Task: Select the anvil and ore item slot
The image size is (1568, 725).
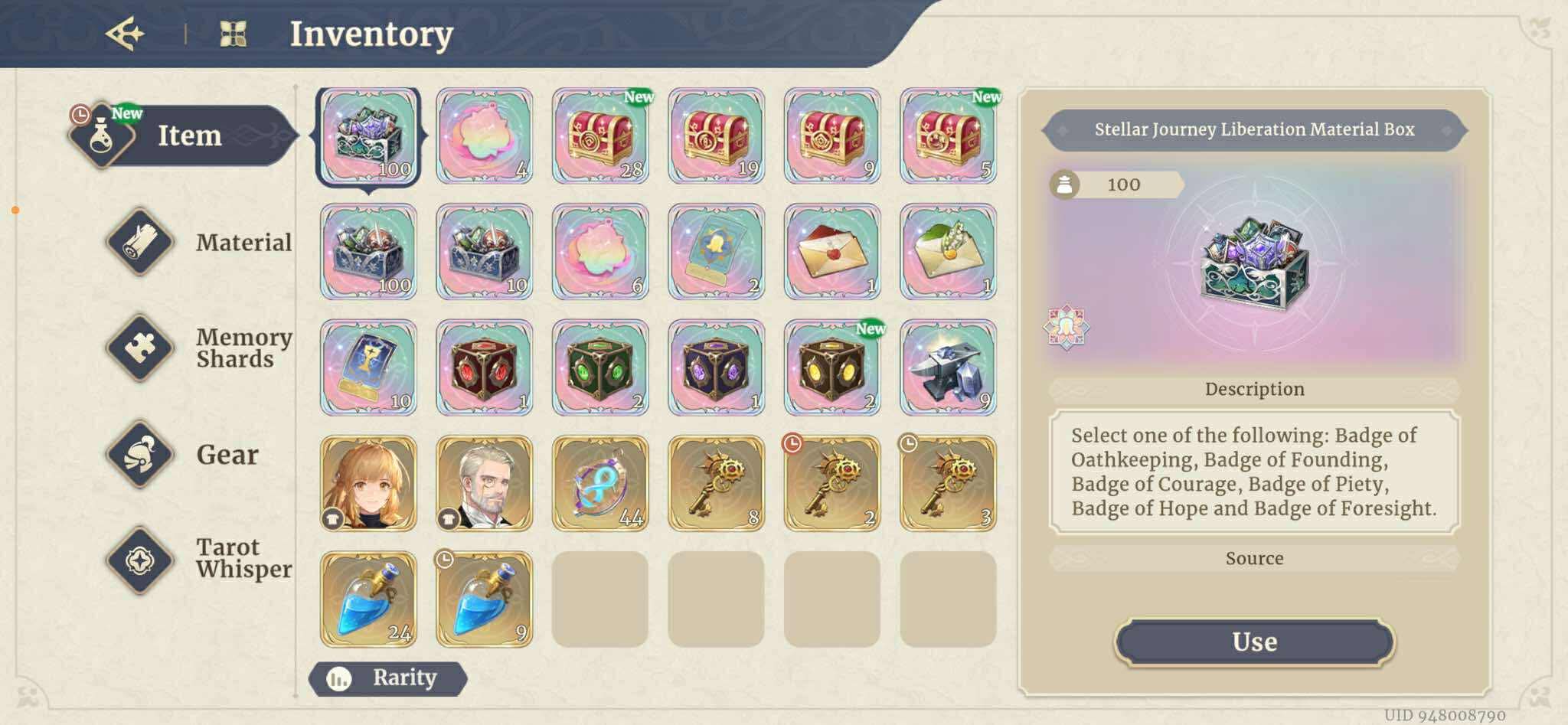Action: 948,368
